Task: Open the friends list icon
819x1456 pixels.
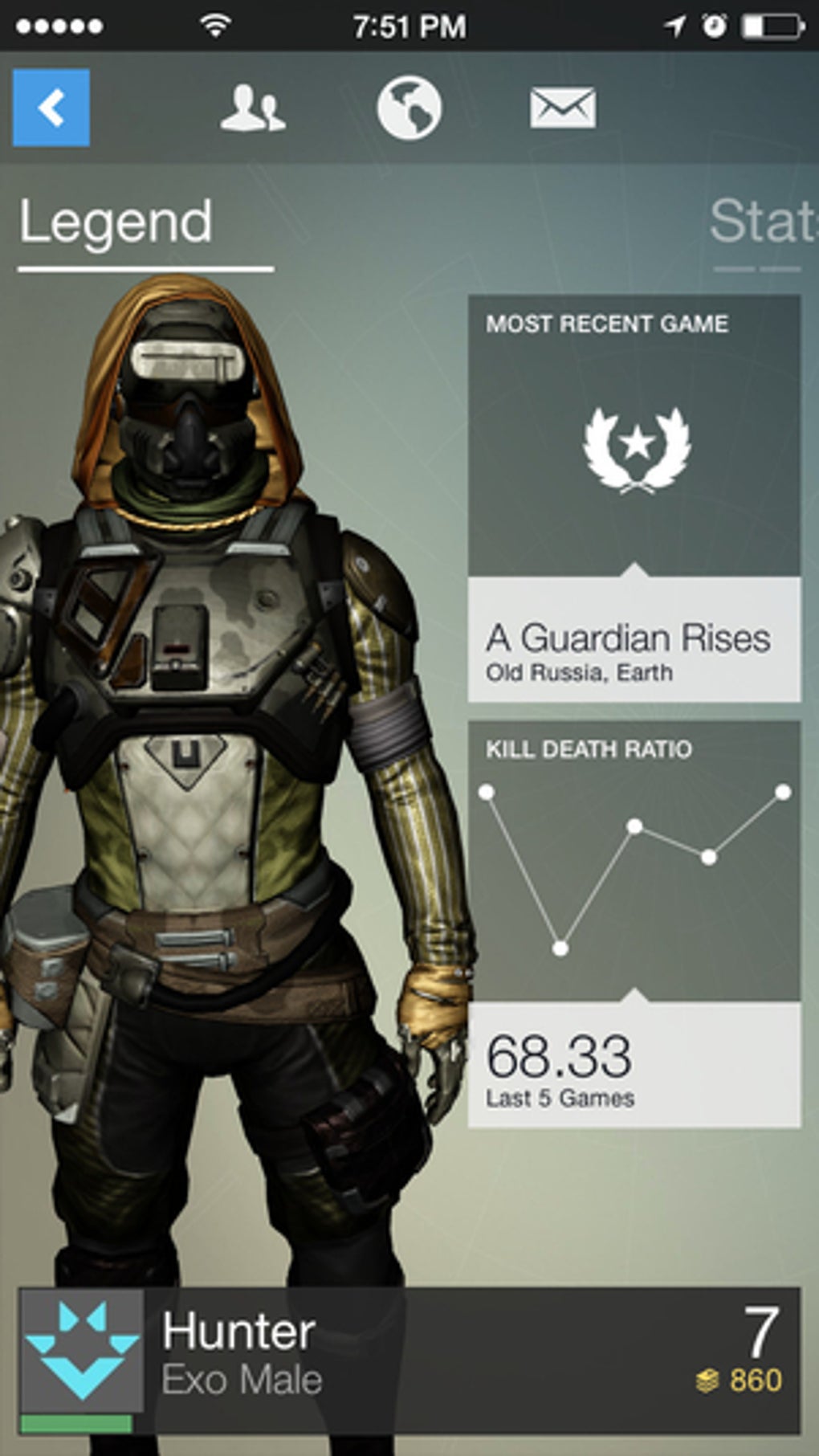Action: pyautogui.click(x=252, y=108)
